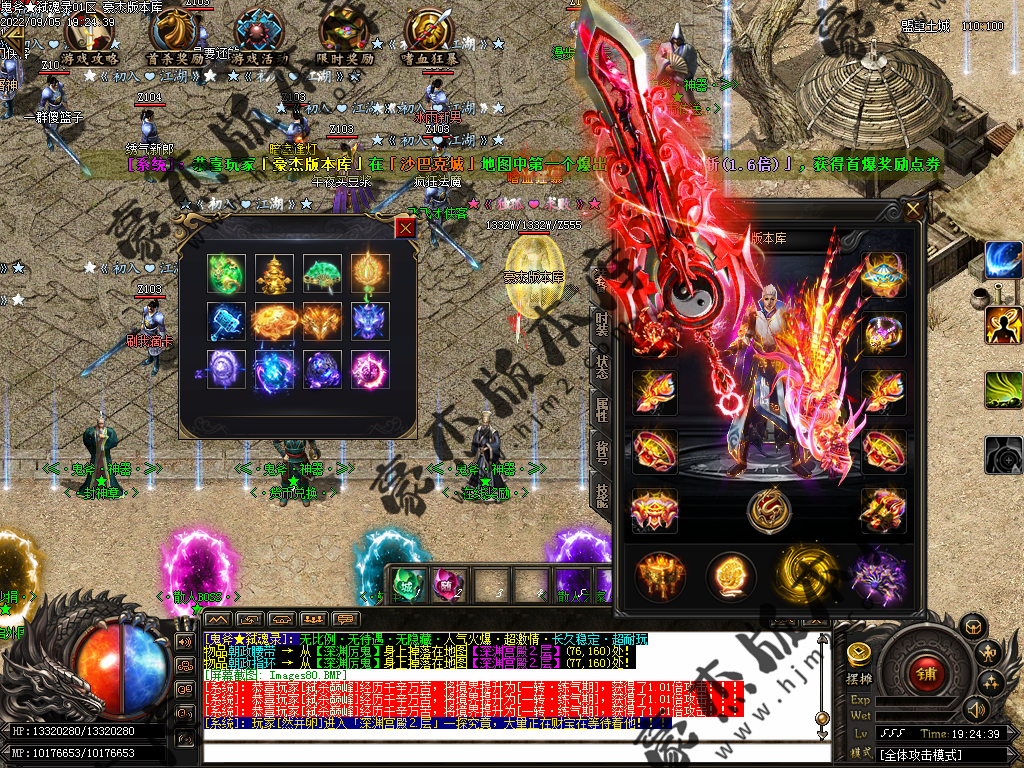Open the 属性 attributes tab

(x=601, y=410)
